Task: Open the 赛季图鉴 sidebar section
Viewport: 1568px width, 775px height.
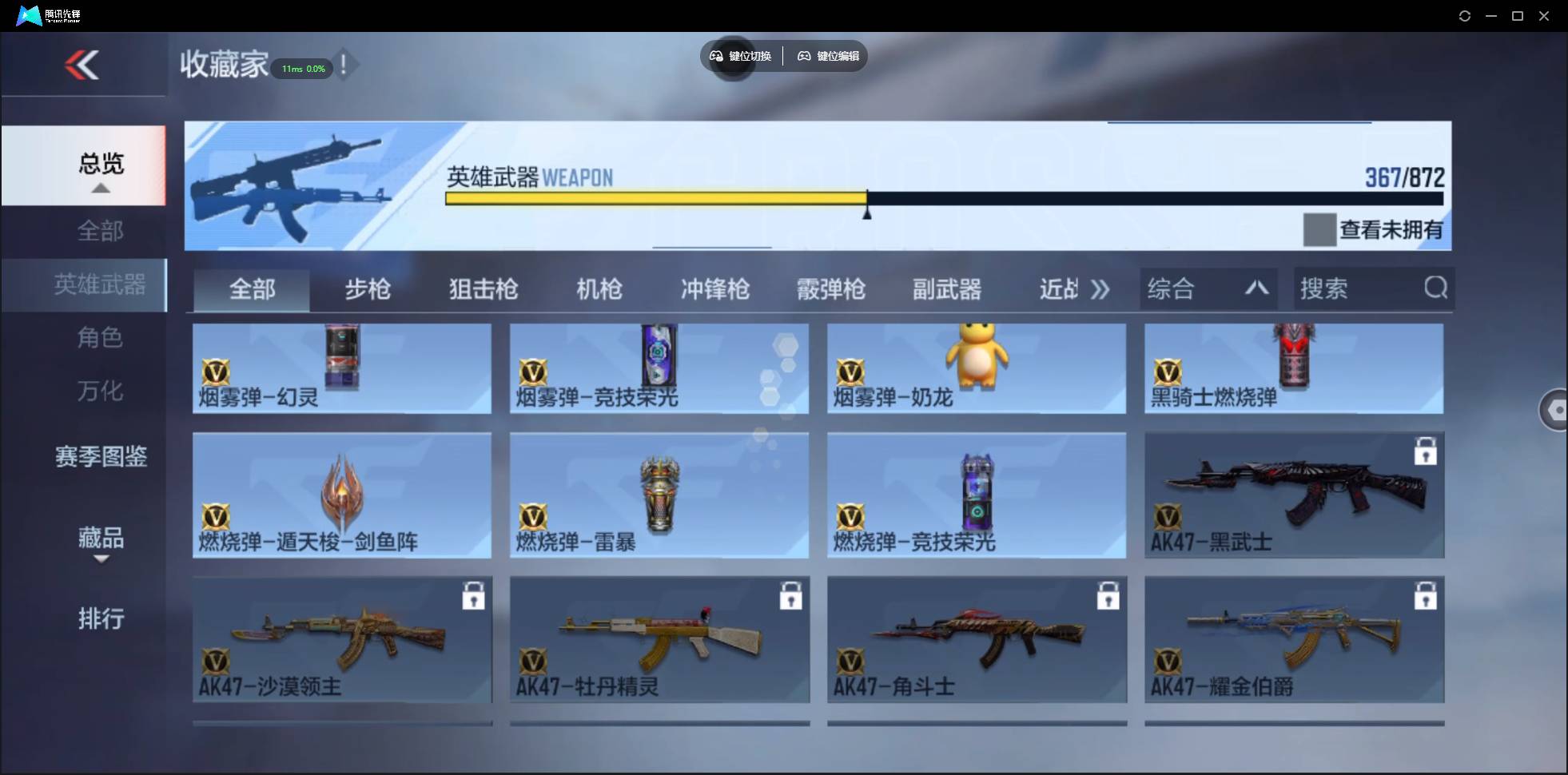Action: click(101, 456)
